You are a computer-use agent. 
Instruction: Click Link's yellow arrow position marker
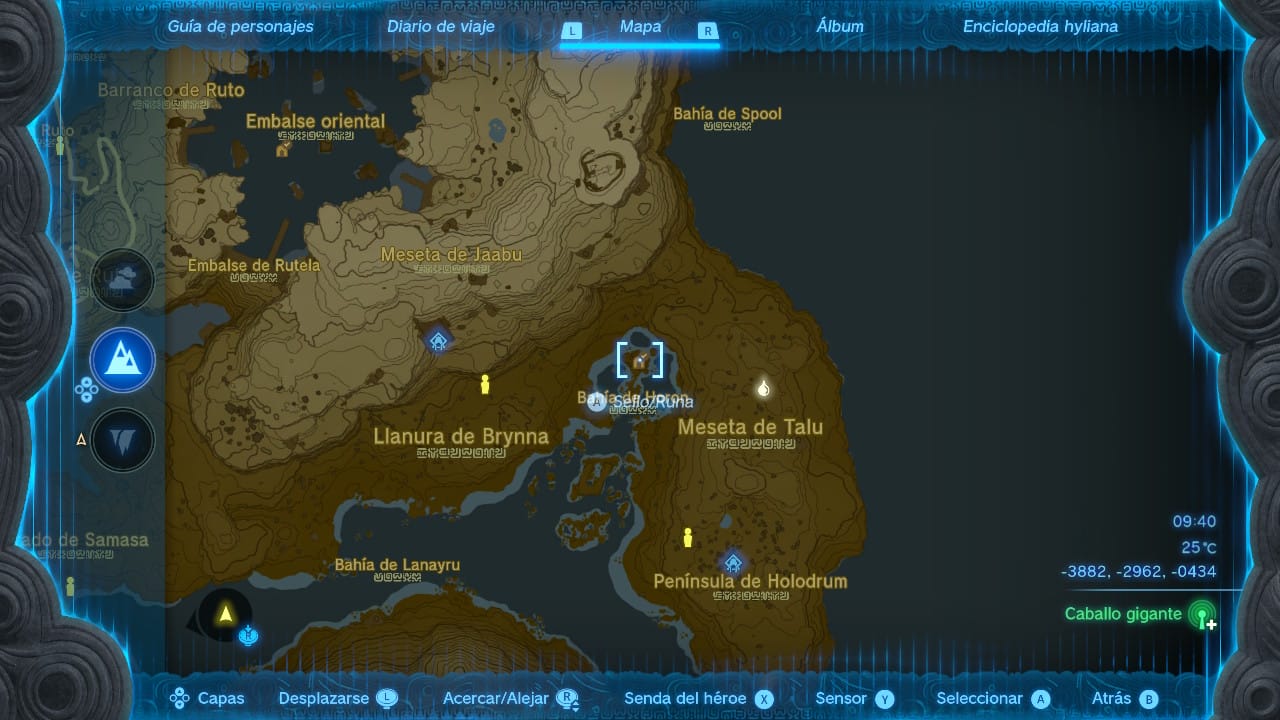226,613
